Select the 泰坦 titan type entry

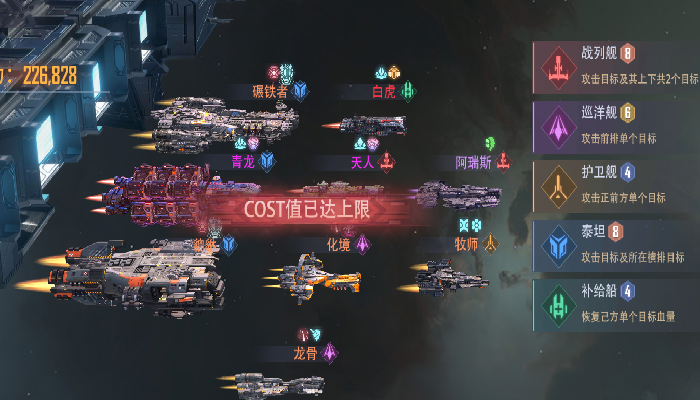pos(615,243)
